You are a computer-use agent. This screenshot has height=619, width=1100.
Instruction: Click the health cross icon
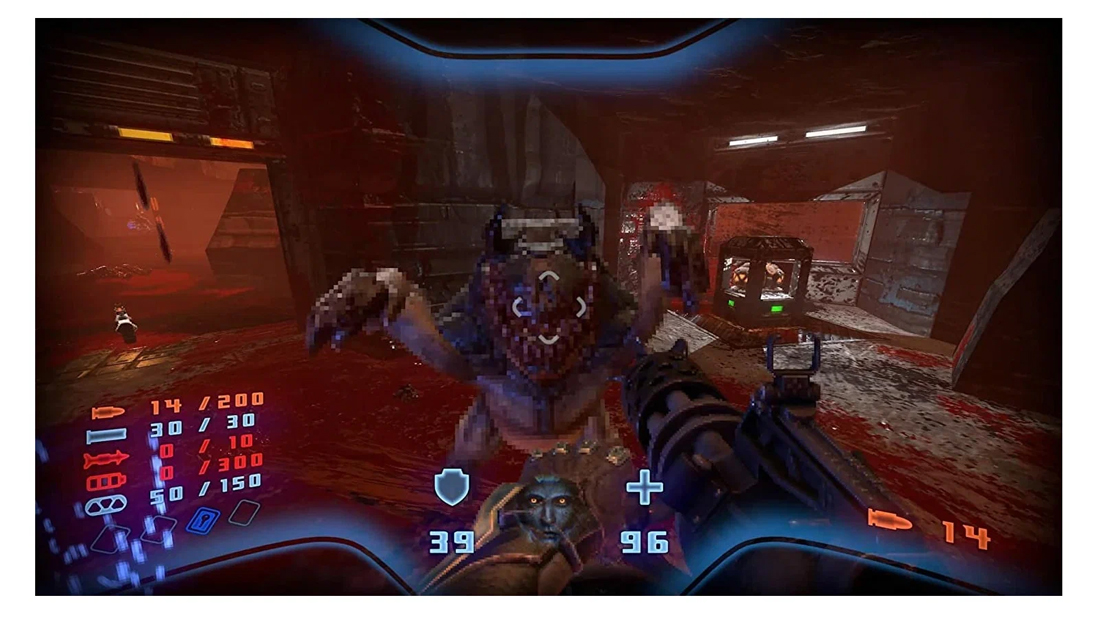pos(645,488)
